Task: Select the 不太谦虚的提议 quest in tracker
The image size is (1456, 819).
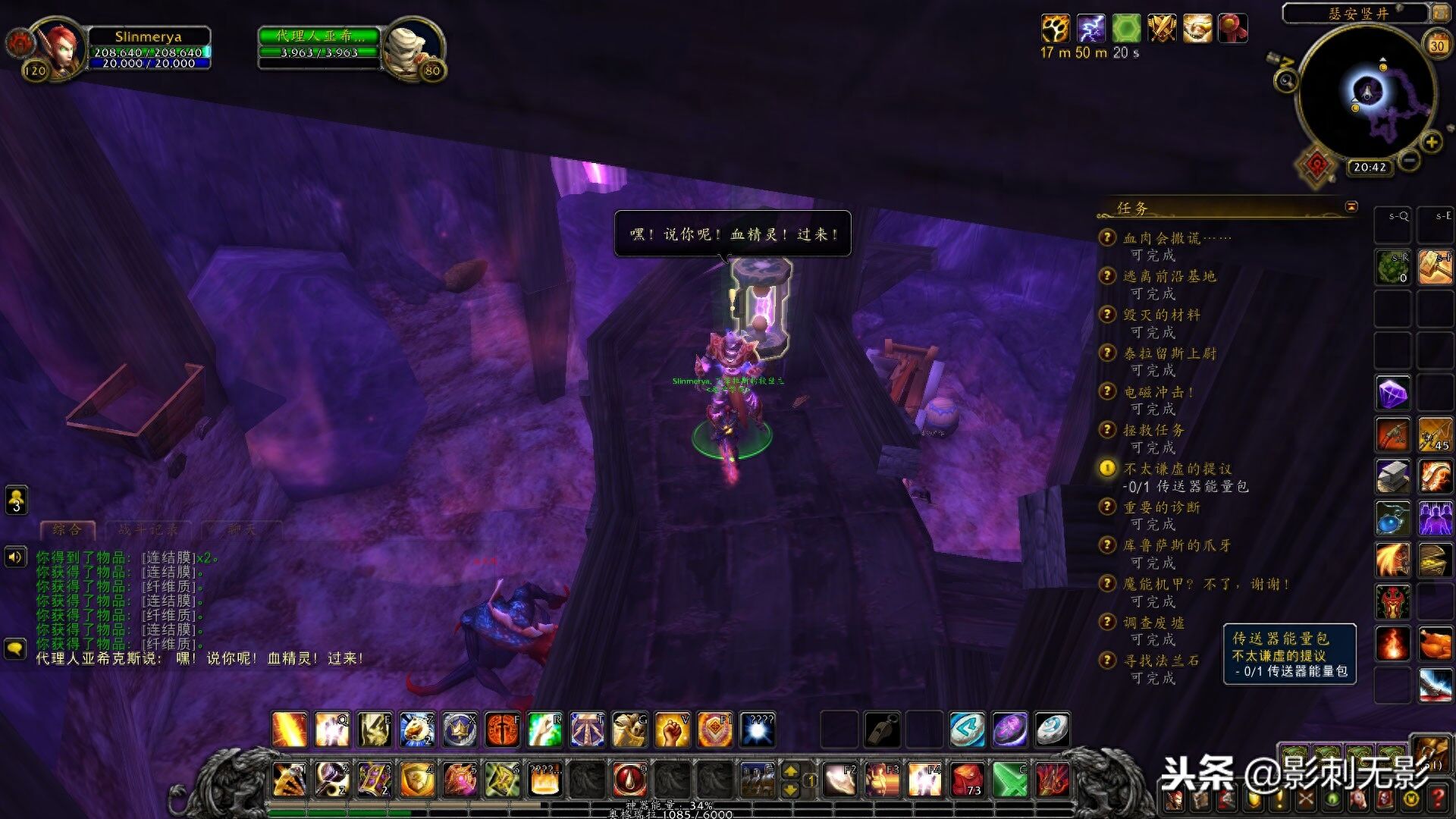Action: click(1177, 469)
